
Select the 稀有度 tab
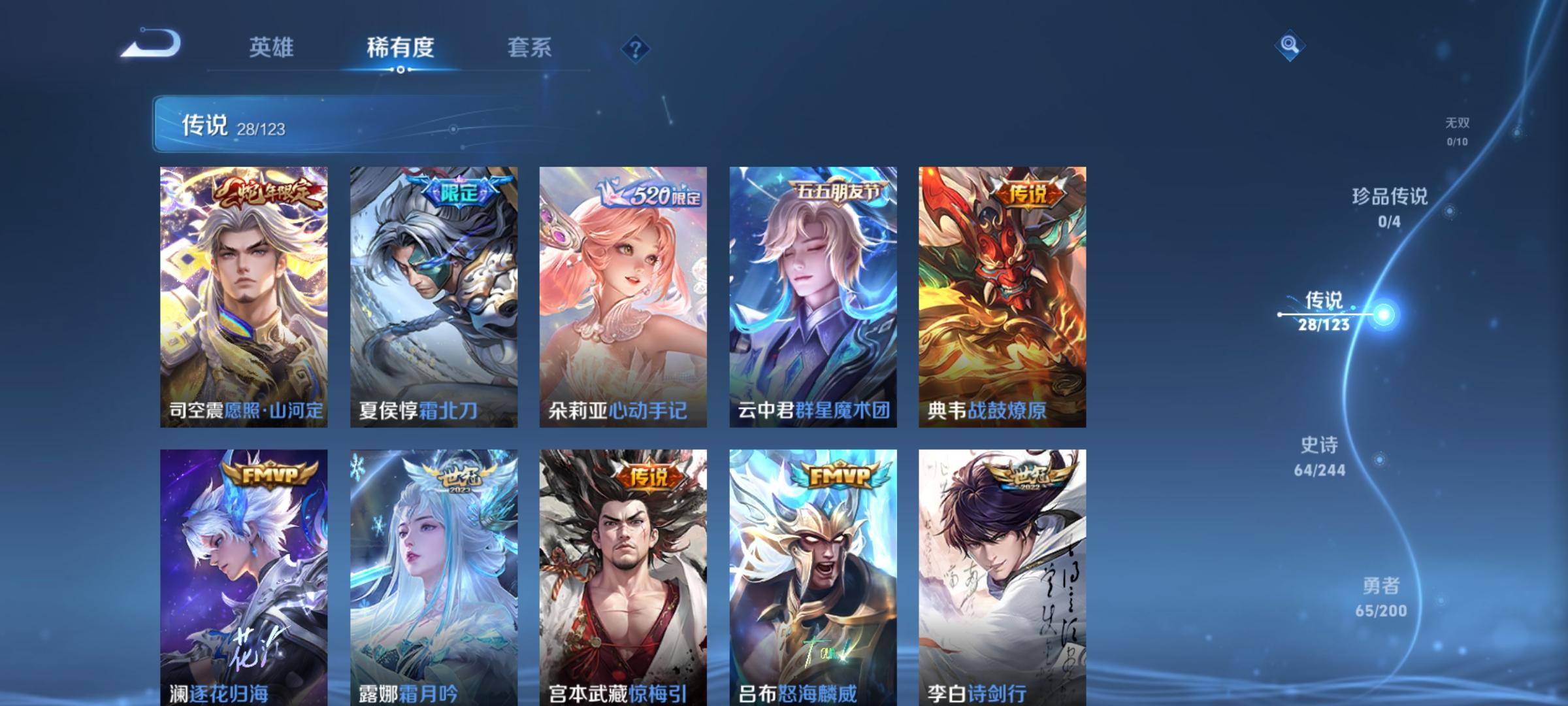(x=400, y=47)
